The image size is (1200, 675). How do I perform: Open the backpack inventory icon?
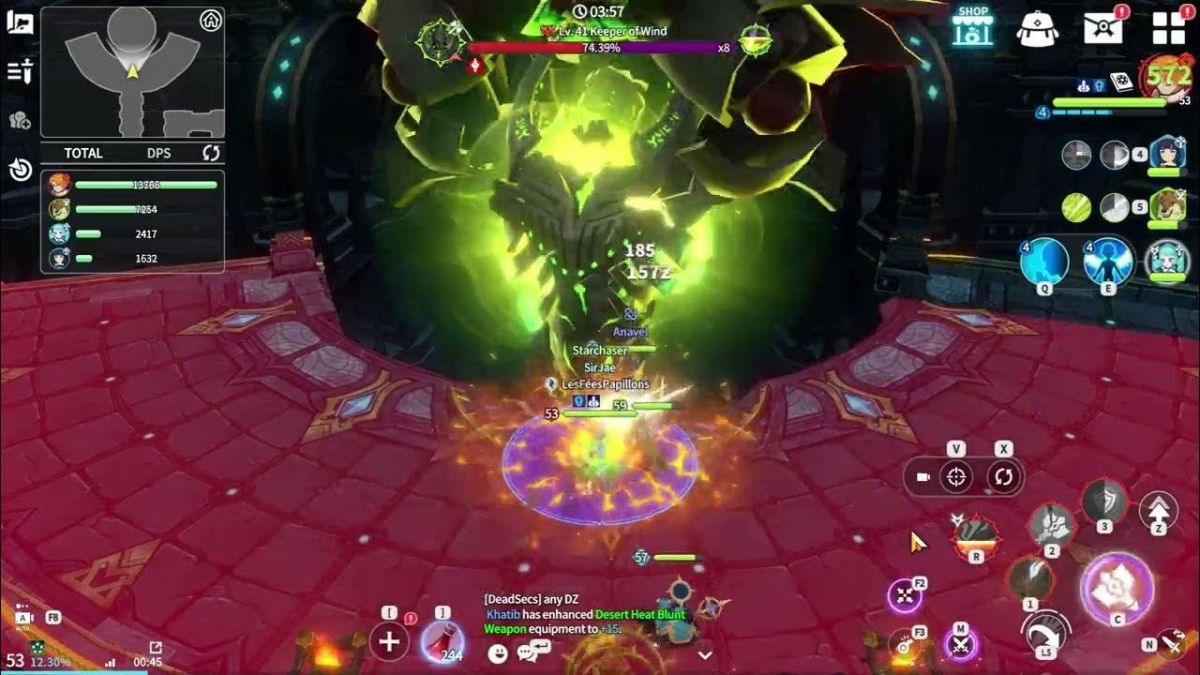(1037, 28)
